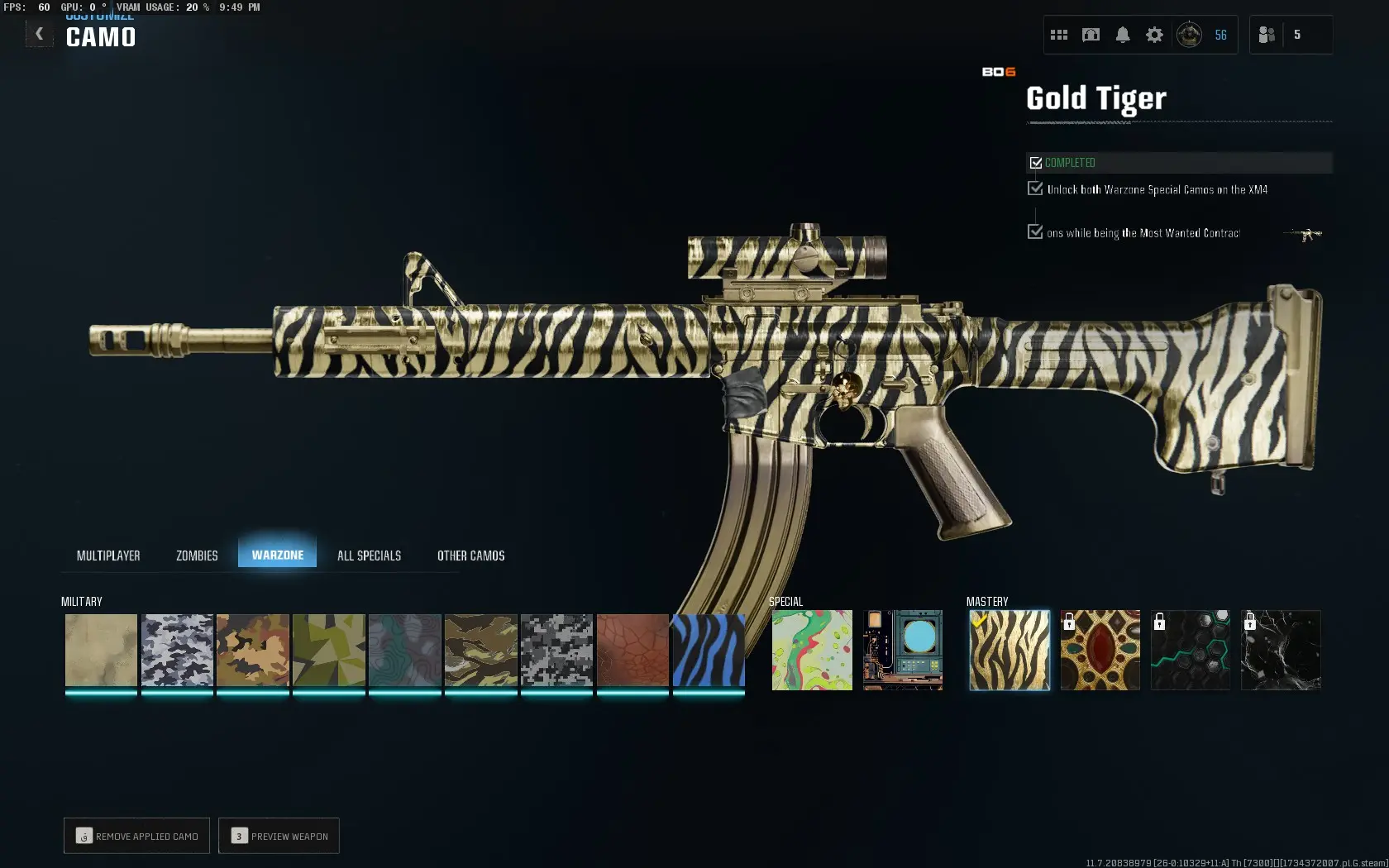The height and width of the screenshot is (868, 1389).
Task: Open the main menu grid icon
Action: click(x=1059, y=35)
